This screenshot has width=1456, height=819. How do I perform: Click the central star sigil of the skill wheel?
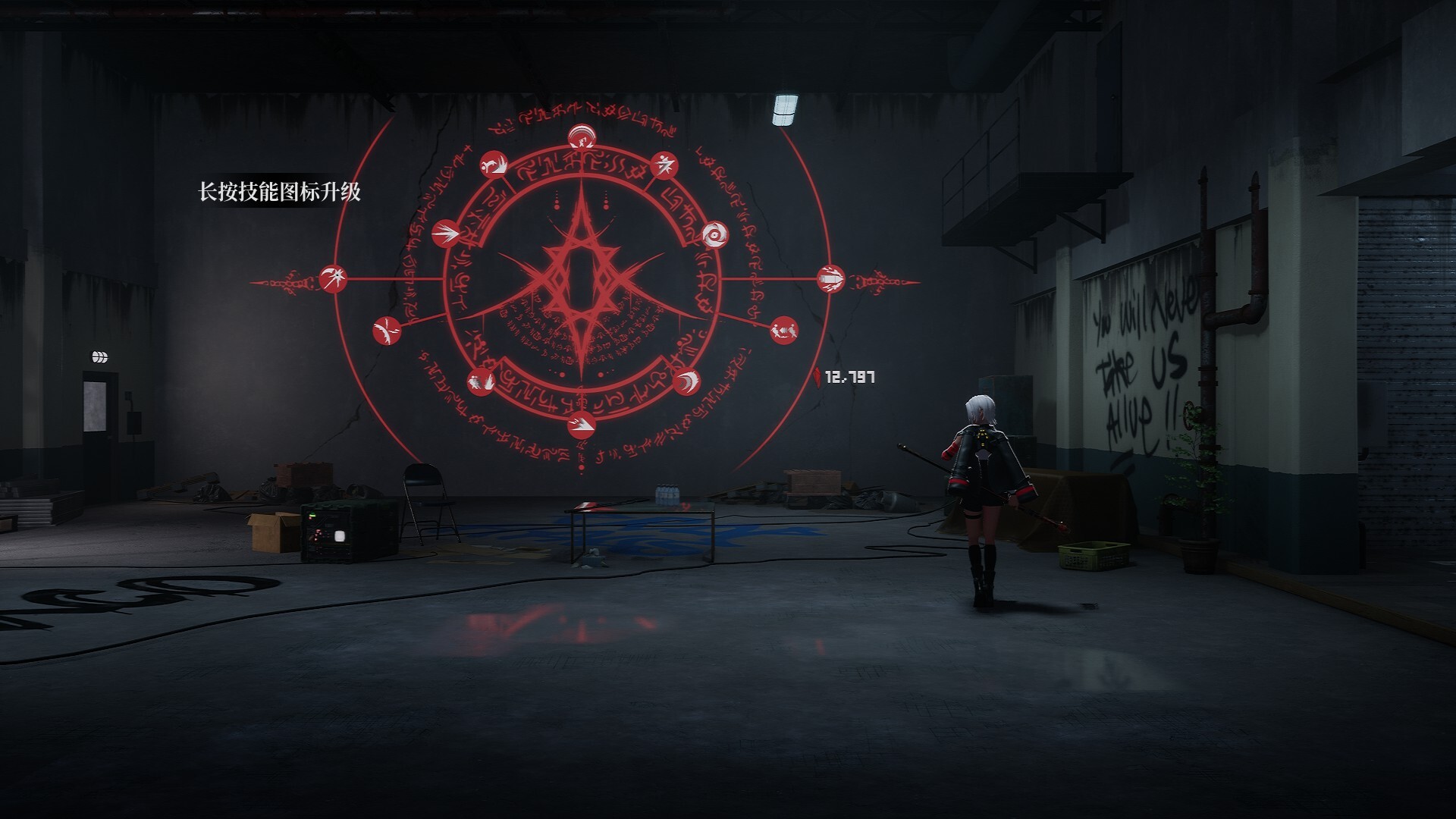[x=580, y=281]
